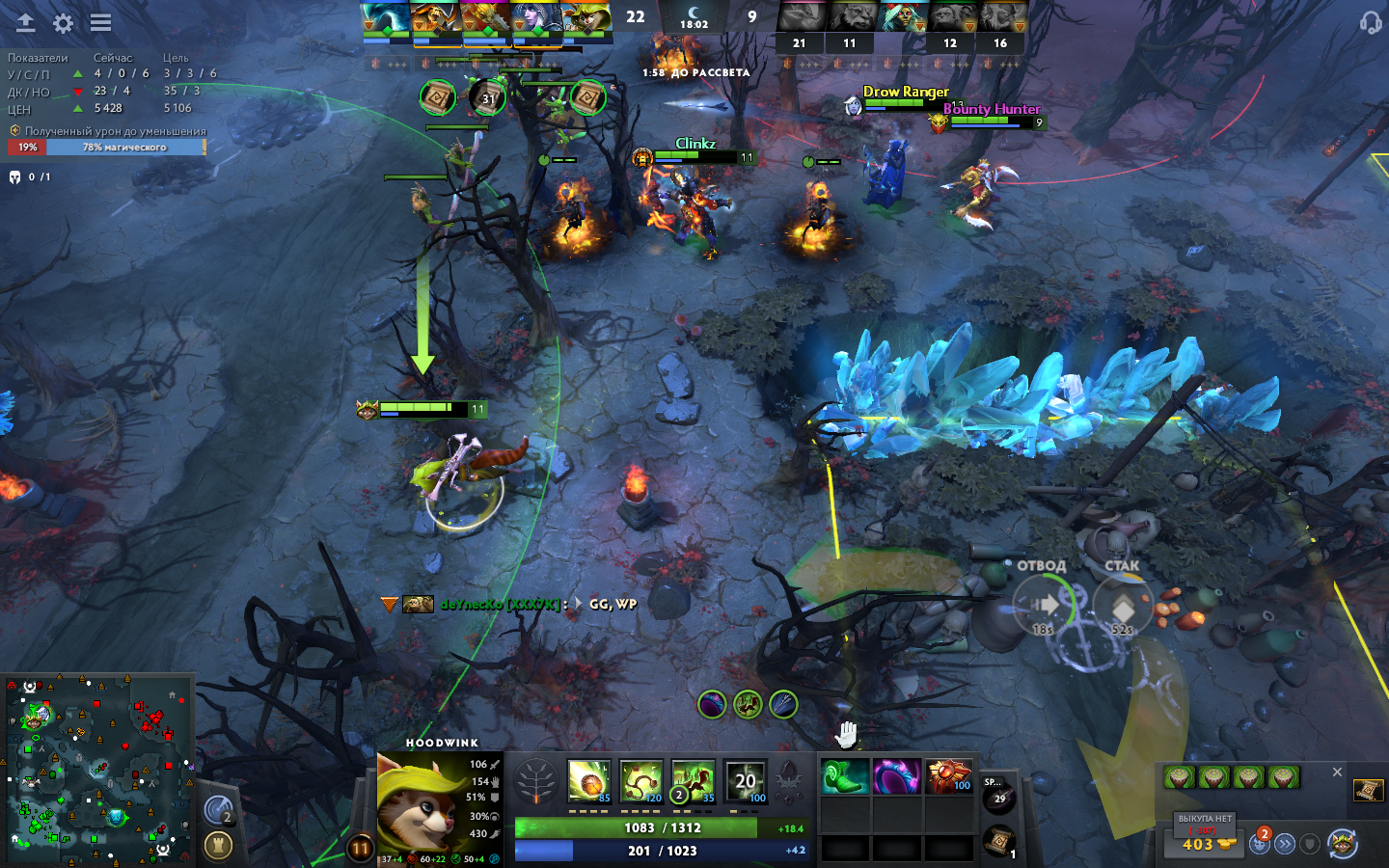Screen dimensions: 1389x868
Task: Select the purple ring item slot
Action: click(897, 777)
